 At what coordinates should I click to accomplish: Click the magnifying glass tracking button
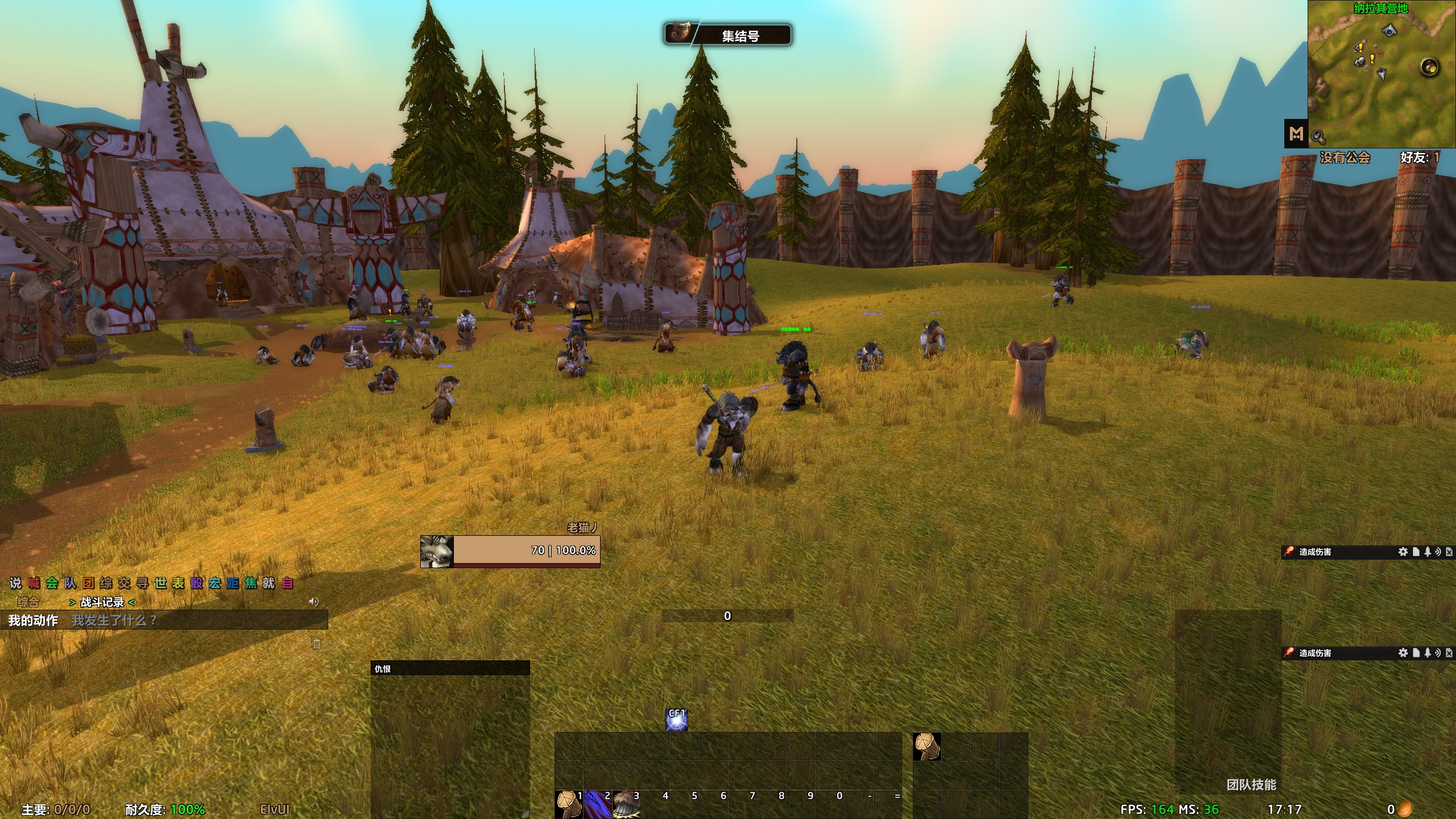tap(1318, 137)
